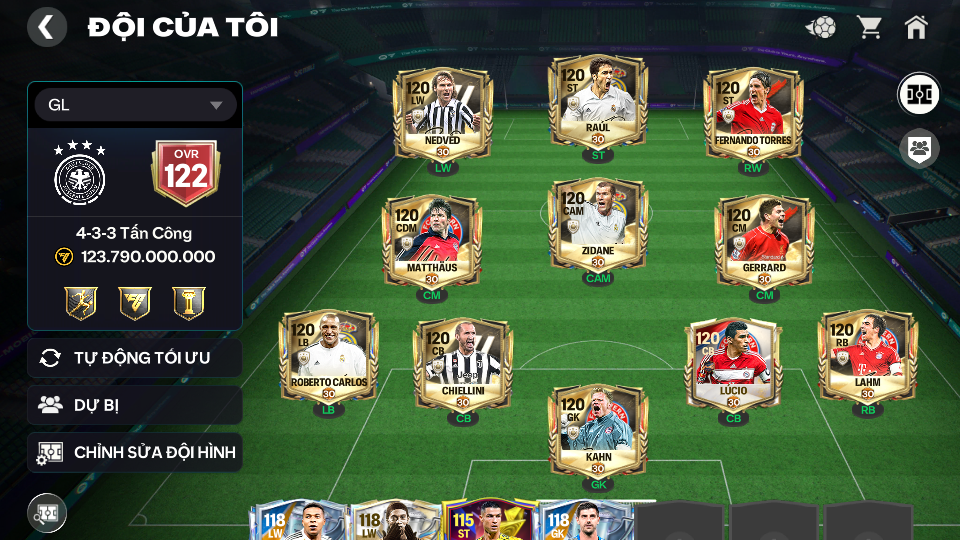Image resolution: width=960 pixels, height=540 pixels.
Task: Select the Lahm RB card
Action: (867, 355)
